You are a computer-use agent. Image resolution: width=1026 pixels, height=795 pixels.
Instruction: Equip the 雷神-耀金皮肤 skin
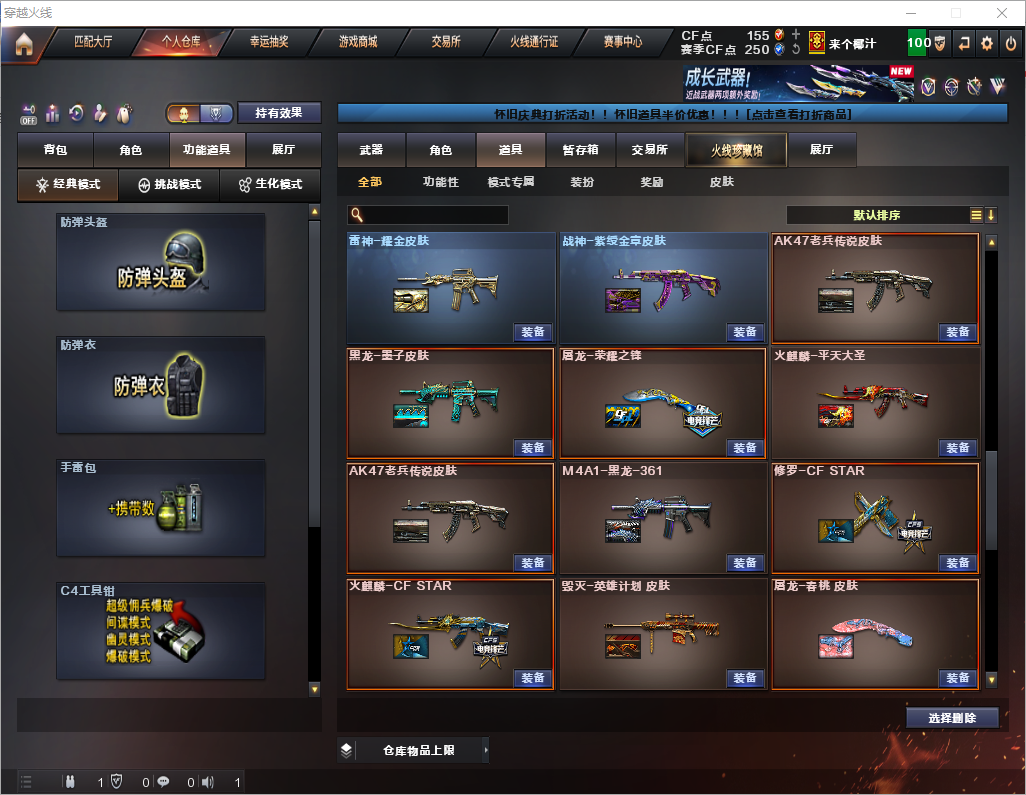pyautogui.click(x=533, y=332)
